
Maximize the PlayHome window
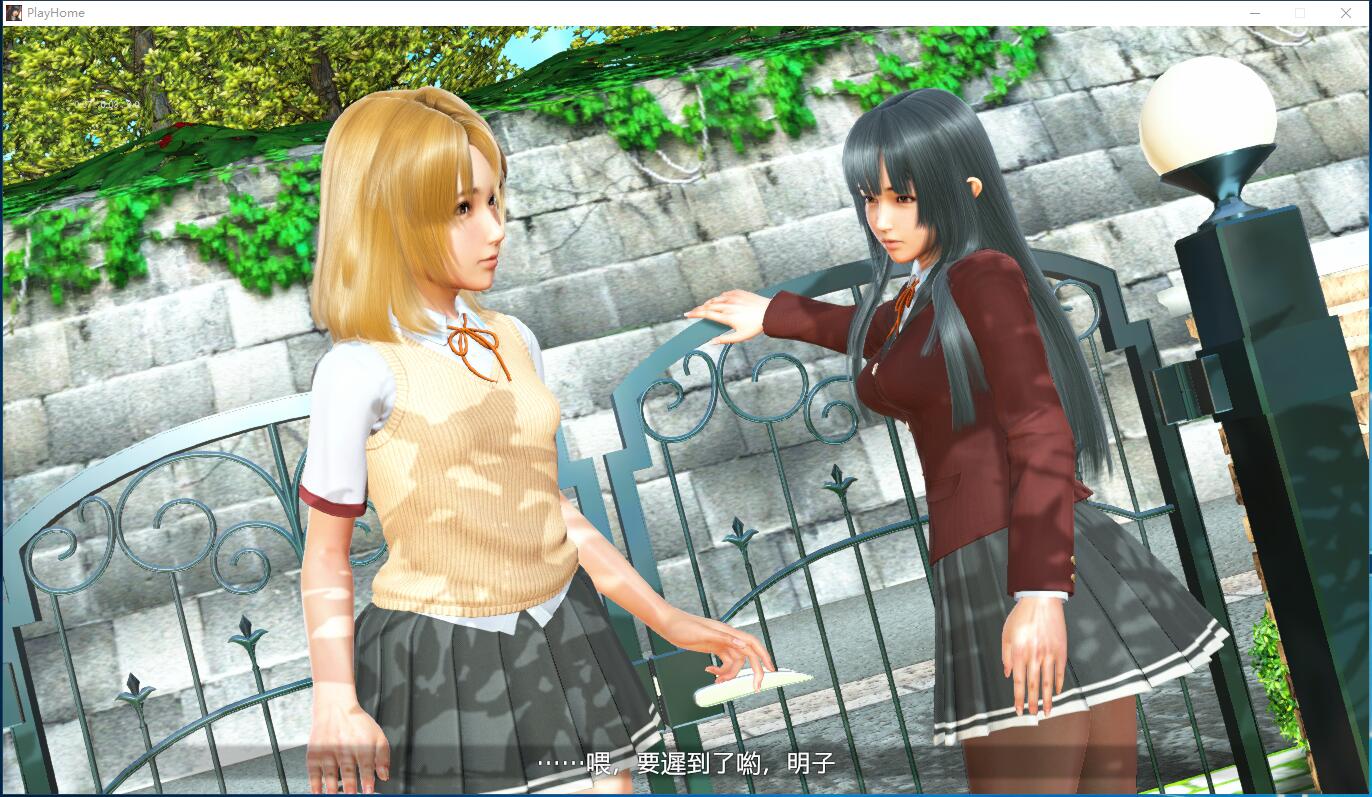point(1300,13)
